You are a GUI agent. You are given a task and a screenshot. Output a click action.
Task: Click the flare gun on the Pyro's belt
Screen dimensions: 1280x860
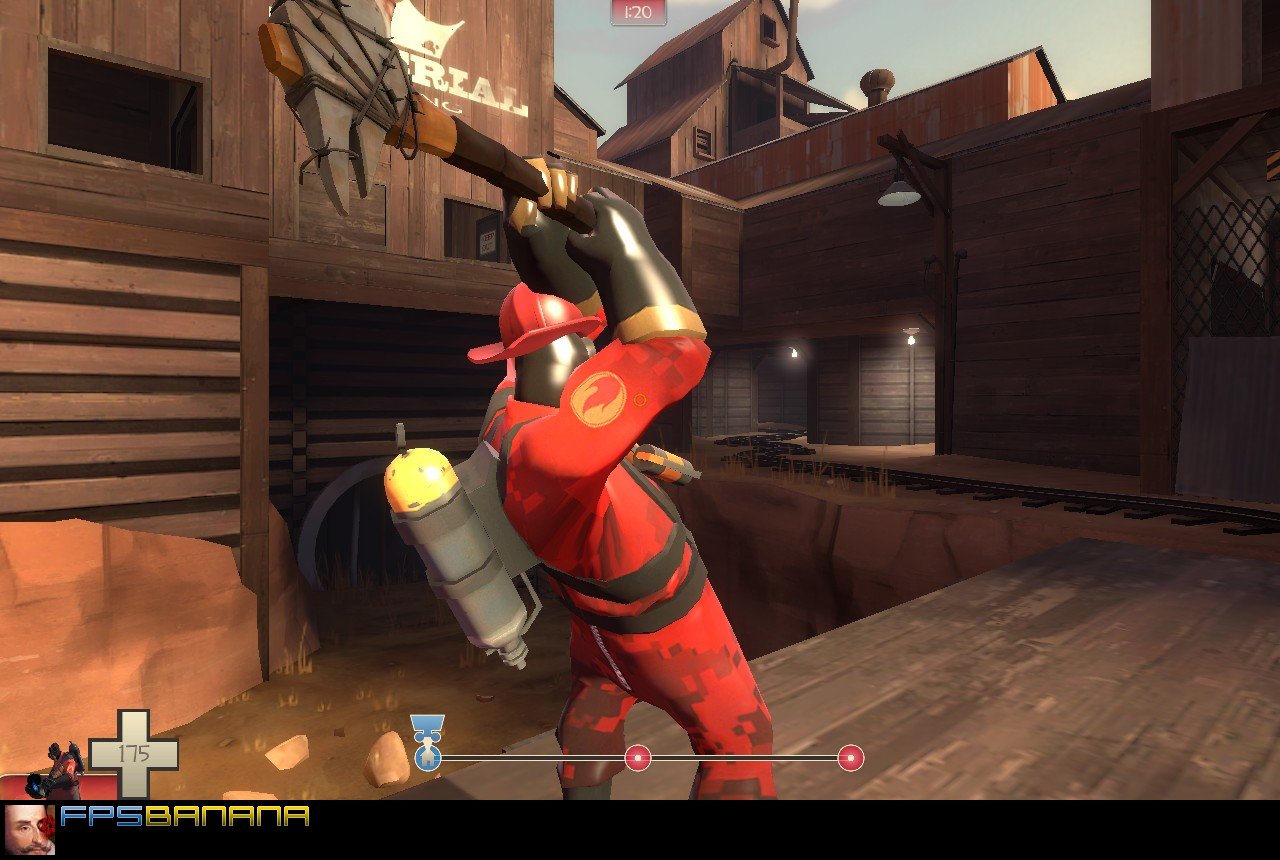click(666, 466)
